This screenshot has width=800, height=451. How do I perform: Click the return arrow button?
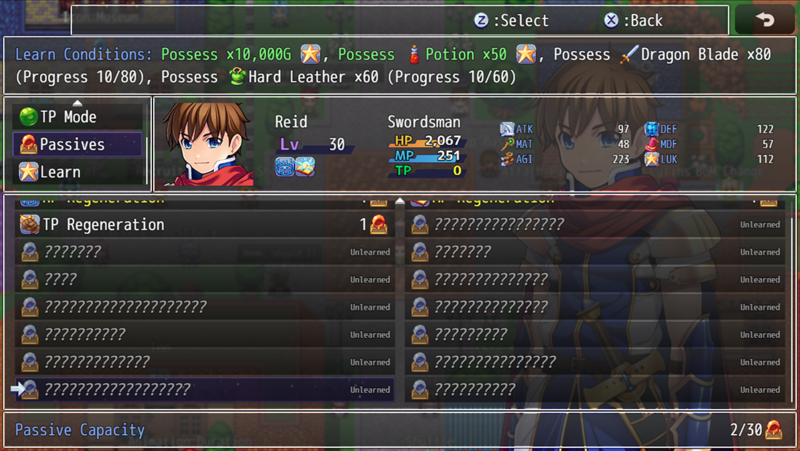765,19
